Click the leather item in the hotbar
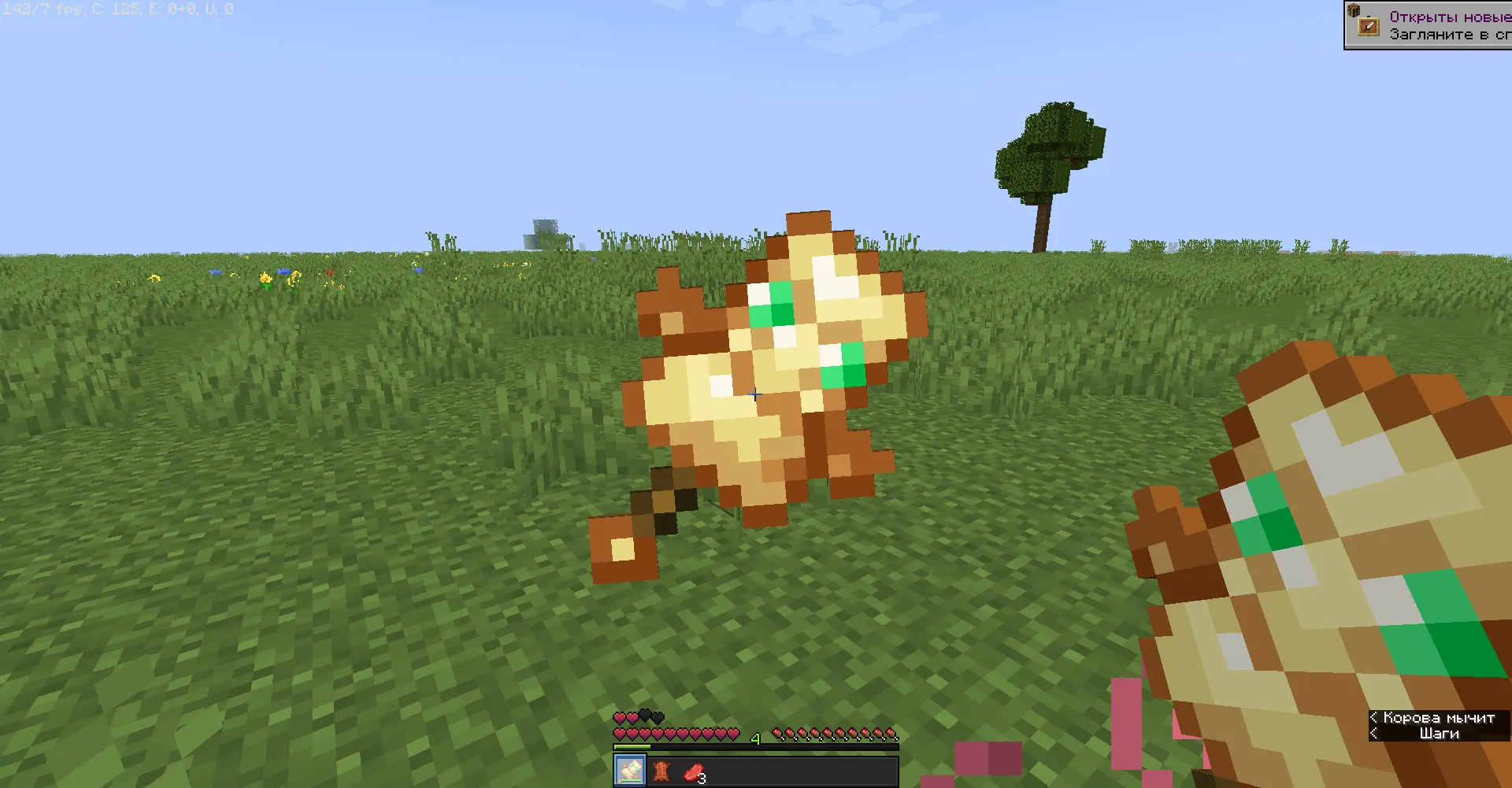 coord(661,771)
